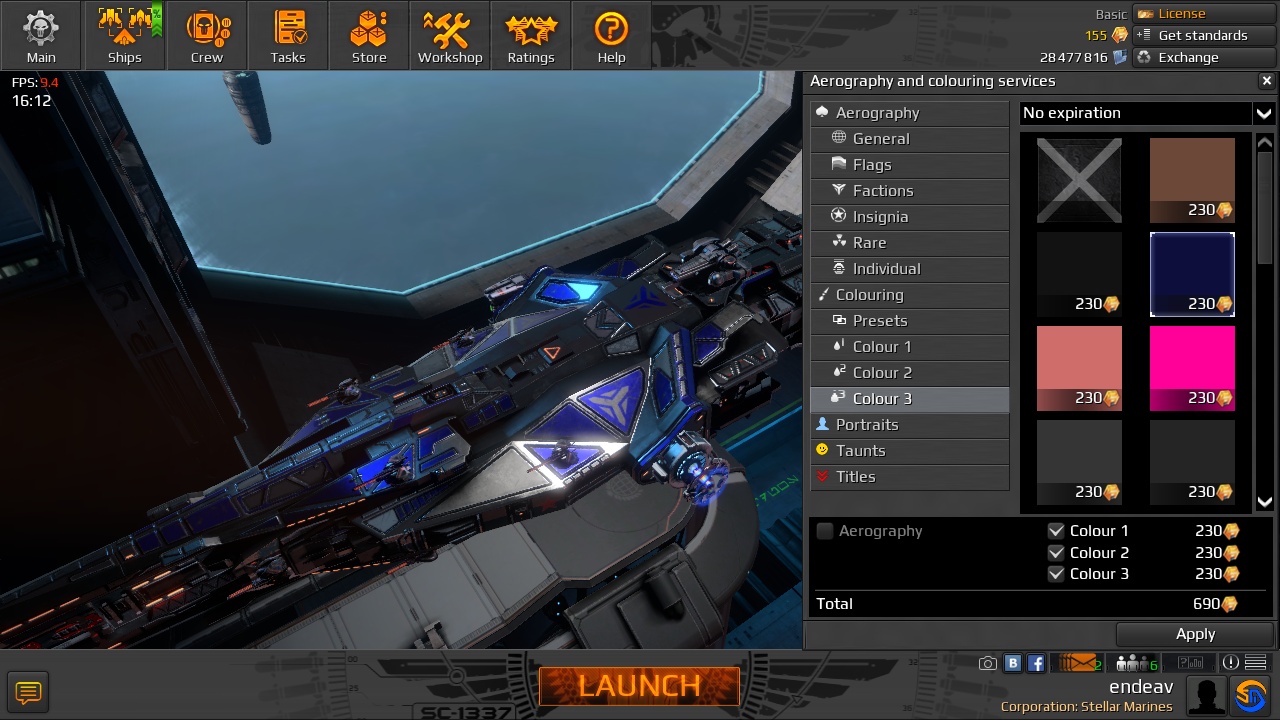Image resolution: width=1280 pixels, height=720 pixels.
Task: Disable Colour 3 in the cost summary
Action: point(1057,574)
